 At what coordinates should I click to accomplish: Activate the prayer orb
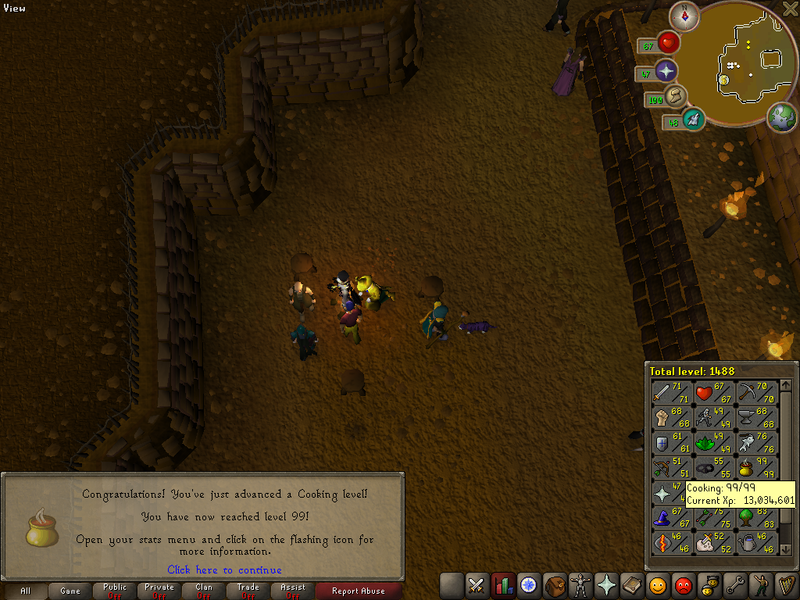pyautogui.click(x=667, y=70)
